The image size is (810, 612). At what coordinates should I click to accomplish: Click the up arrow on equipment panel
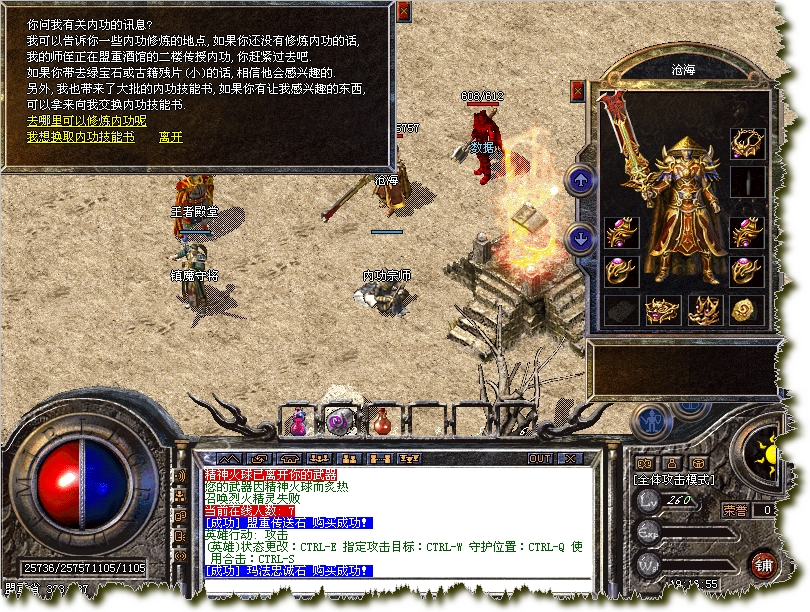(580, 181)
